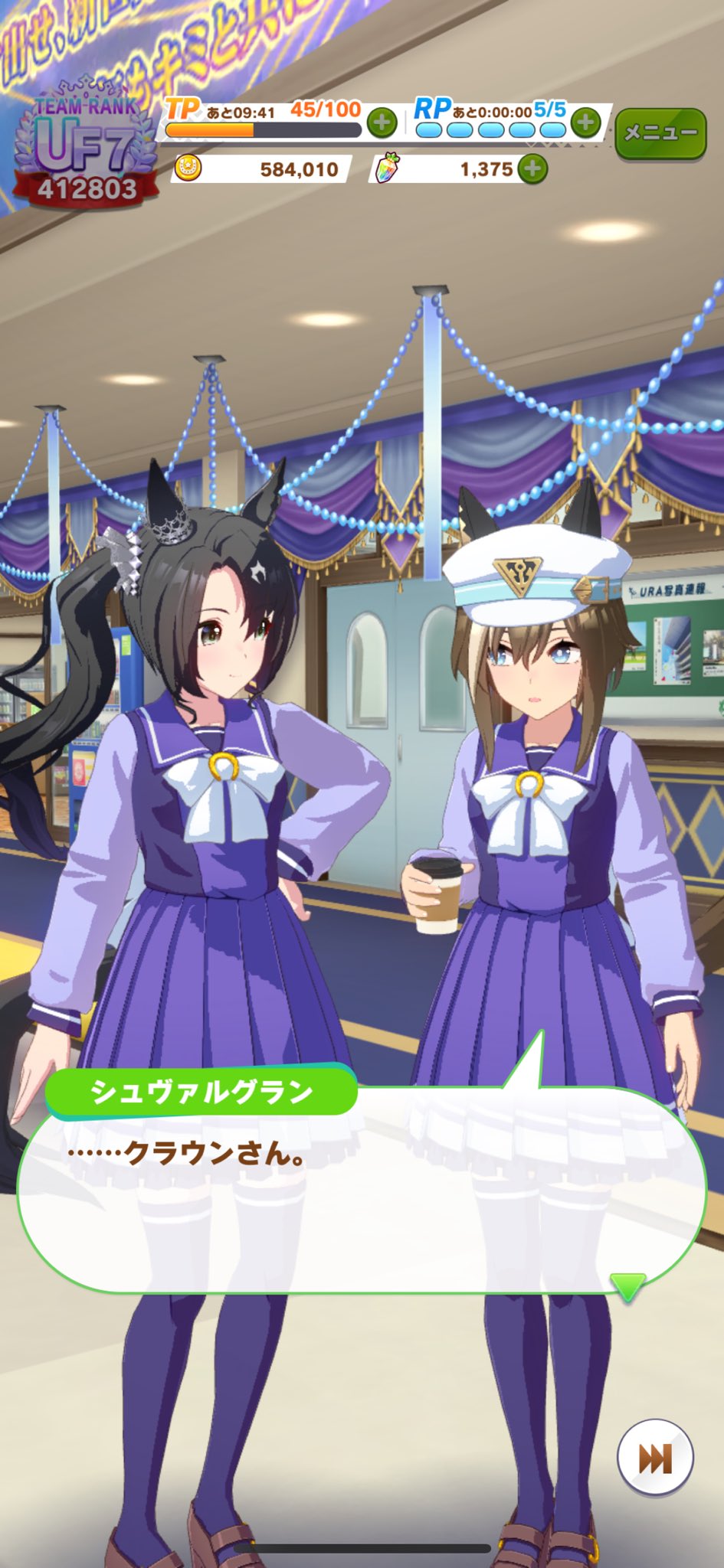Viewport: 724px width, 1568px height.
Task: Continue past the クラウンさん dialogue box
Action: coord(360,1194)
